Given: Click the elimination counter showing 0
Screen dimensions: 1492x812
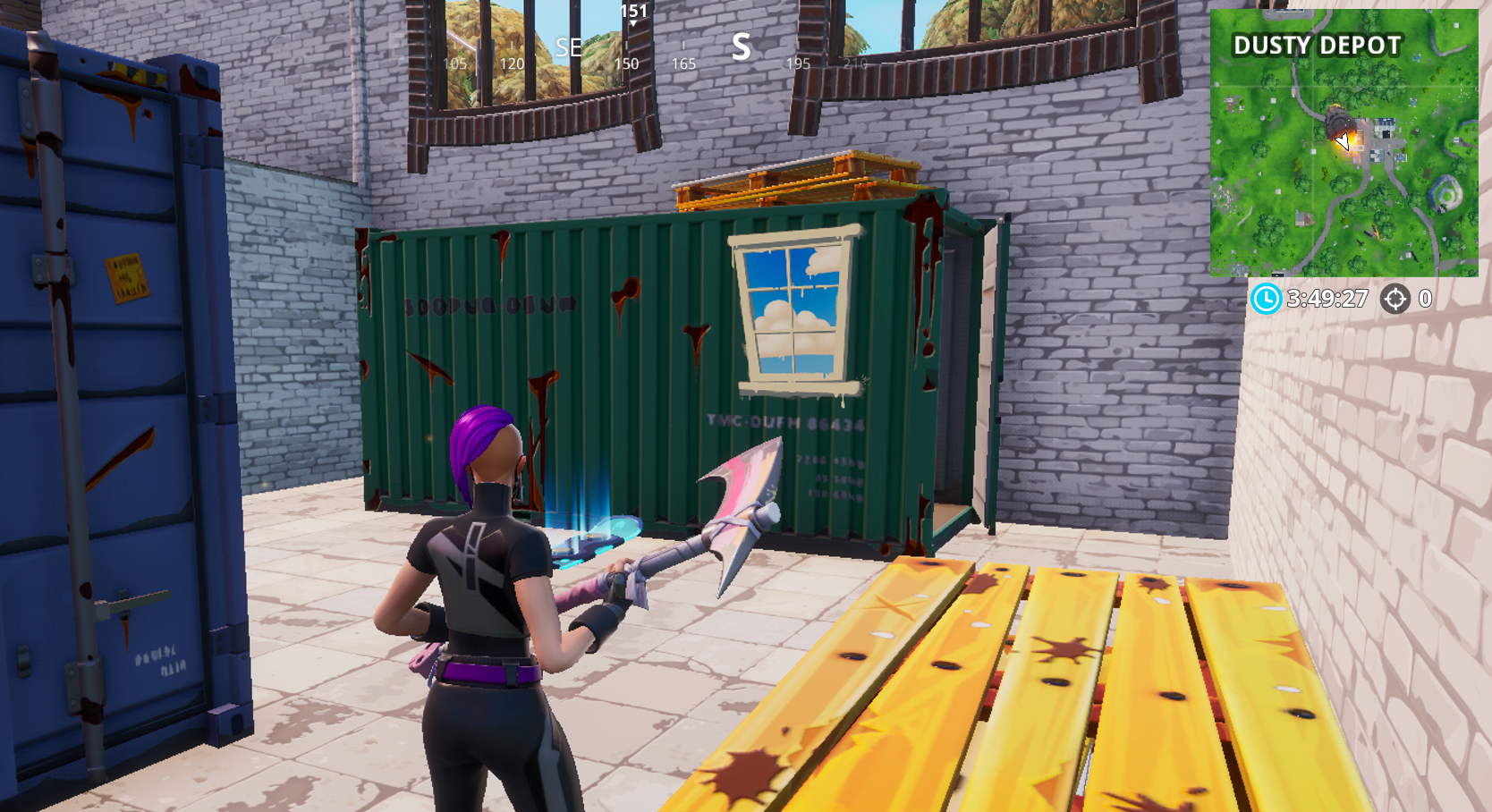Looking at the screenshot, I should (x=1424, y=298).
